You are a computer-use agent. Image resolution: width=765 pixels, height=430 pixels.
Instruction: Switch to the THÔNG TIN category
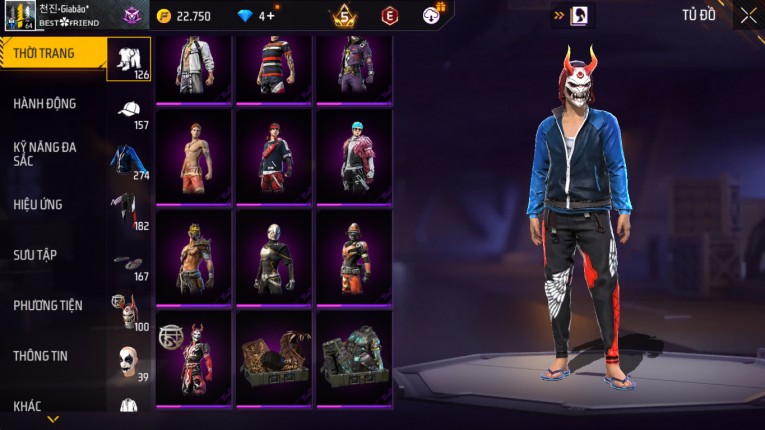pyautogui.click(x=41, y=355)
